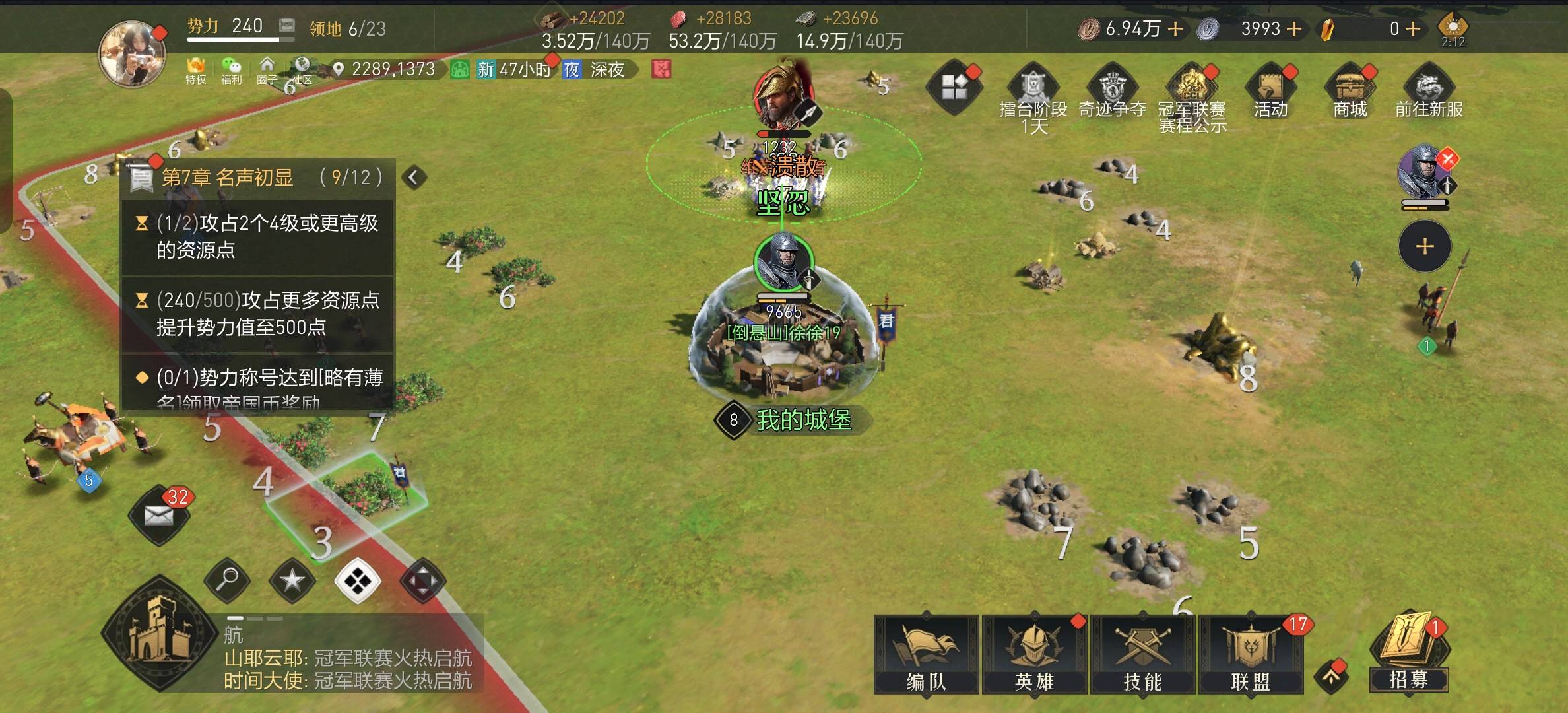The height and width of the screenshot is (713, 1568).
Task: Open the 奇迹争夺 wonder contest
Action: click(1113, 92)
